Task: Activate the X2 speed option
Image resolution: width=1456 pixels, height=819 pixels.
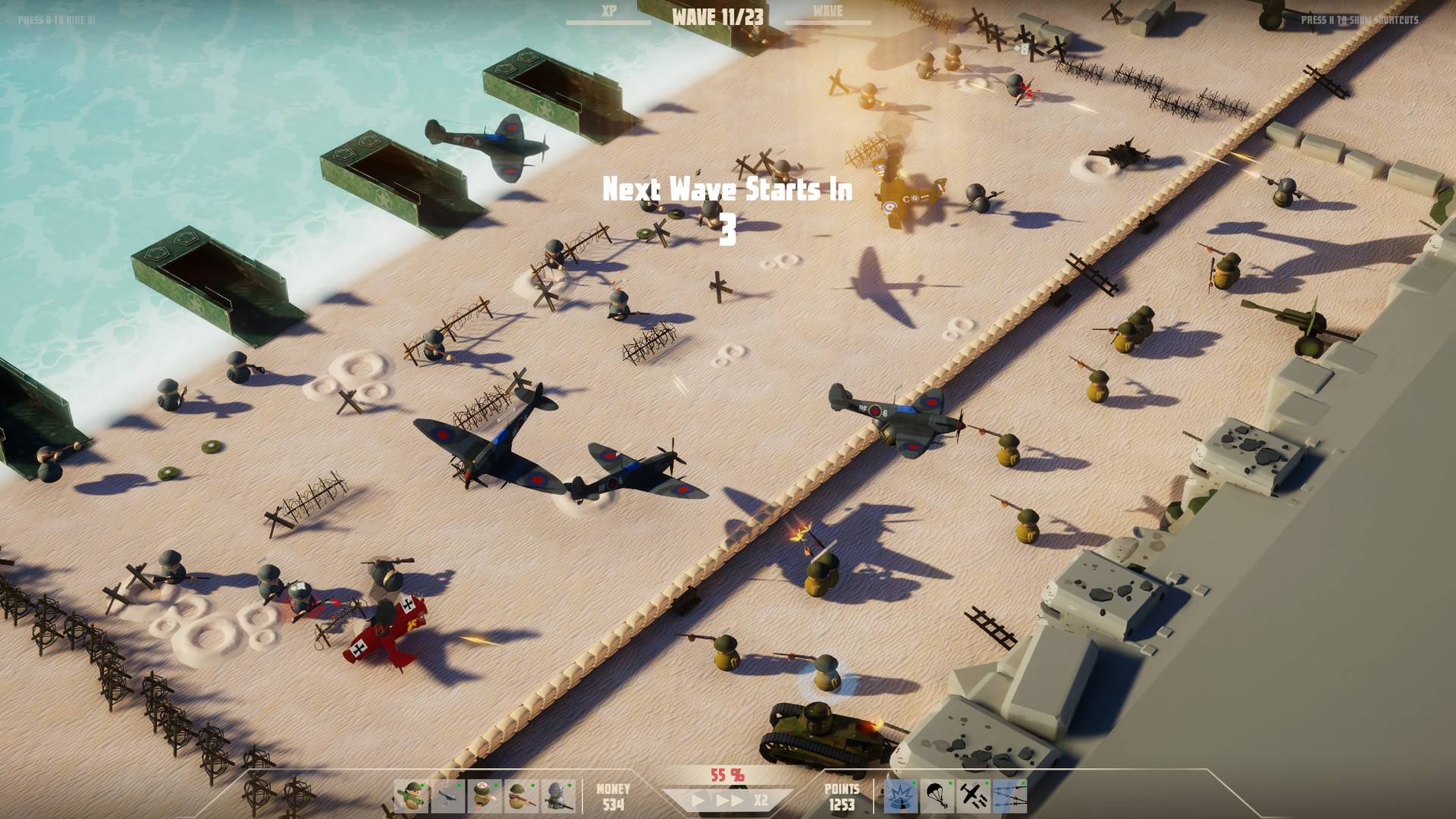Action: click(x=761, y=800)
